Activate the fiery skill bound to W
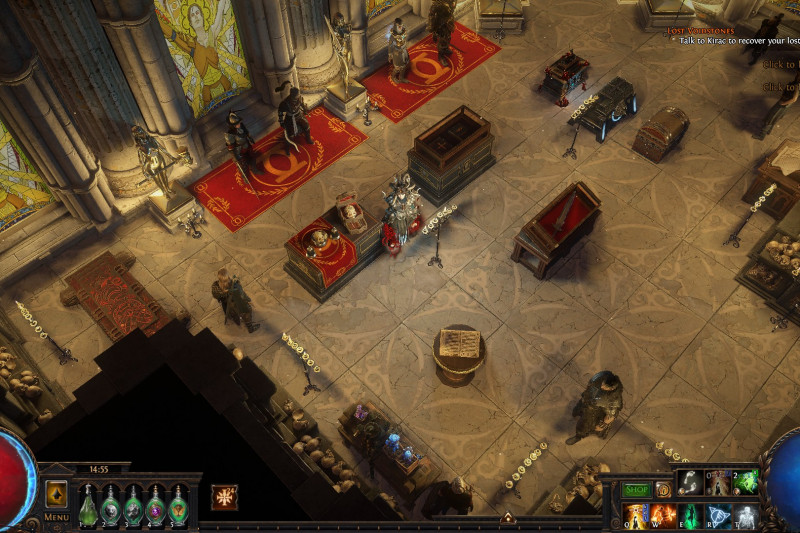This screenshot has height=533, width=800. click(663, 516)
